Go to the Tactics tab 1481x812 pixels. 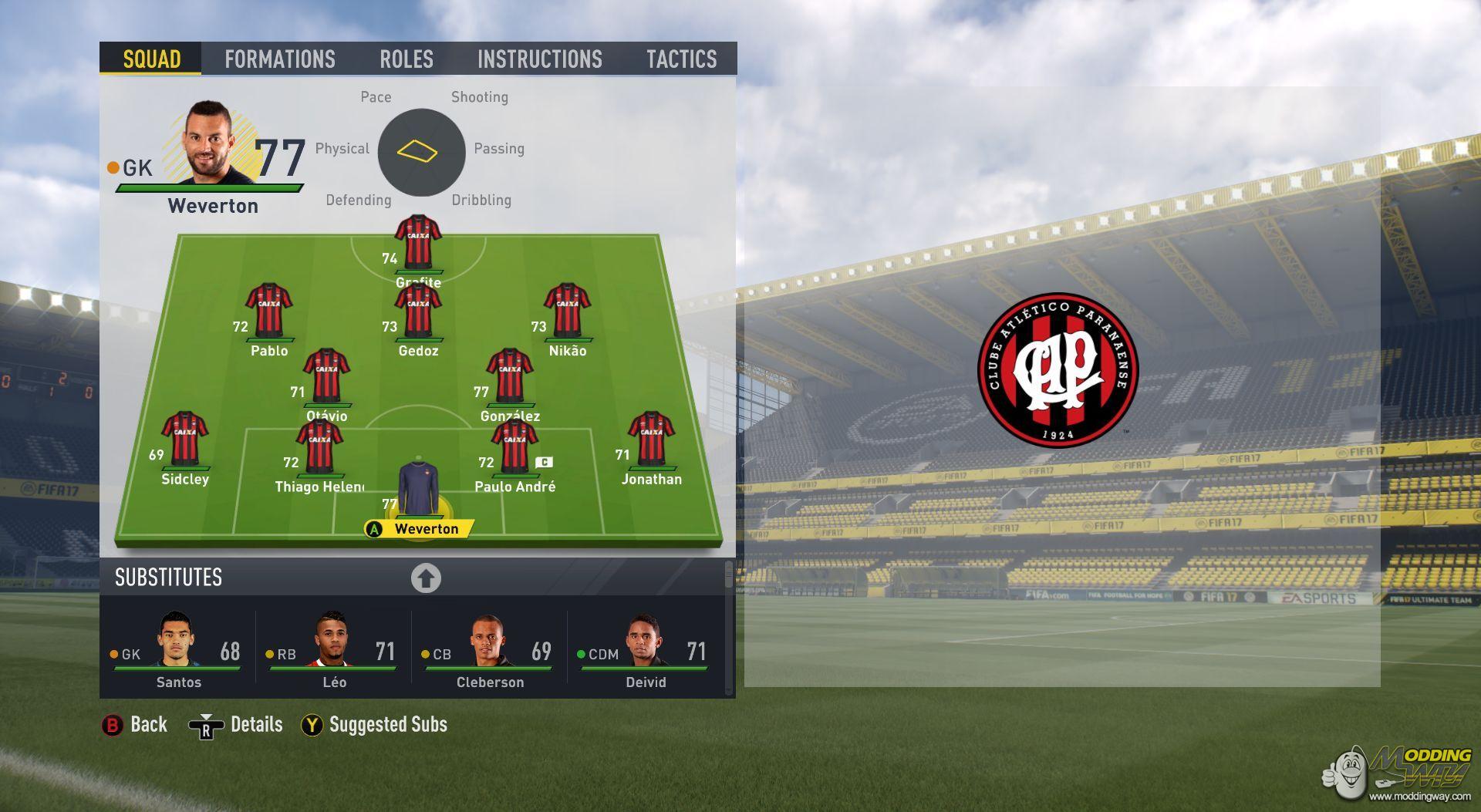click(681, 59)
